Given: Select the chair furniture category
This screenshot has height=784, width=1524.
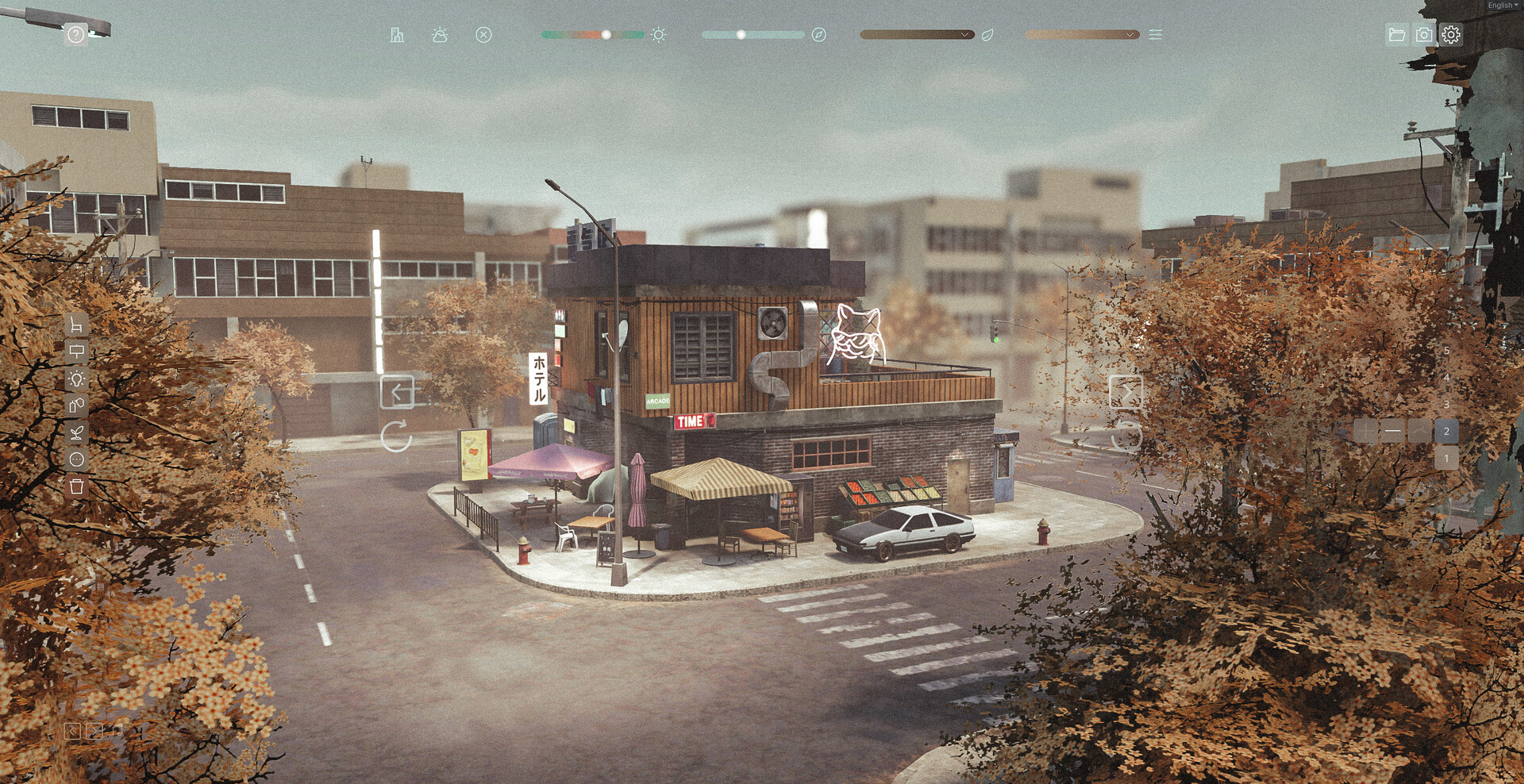Looking at the screenshot, I should tap(76, 325).
